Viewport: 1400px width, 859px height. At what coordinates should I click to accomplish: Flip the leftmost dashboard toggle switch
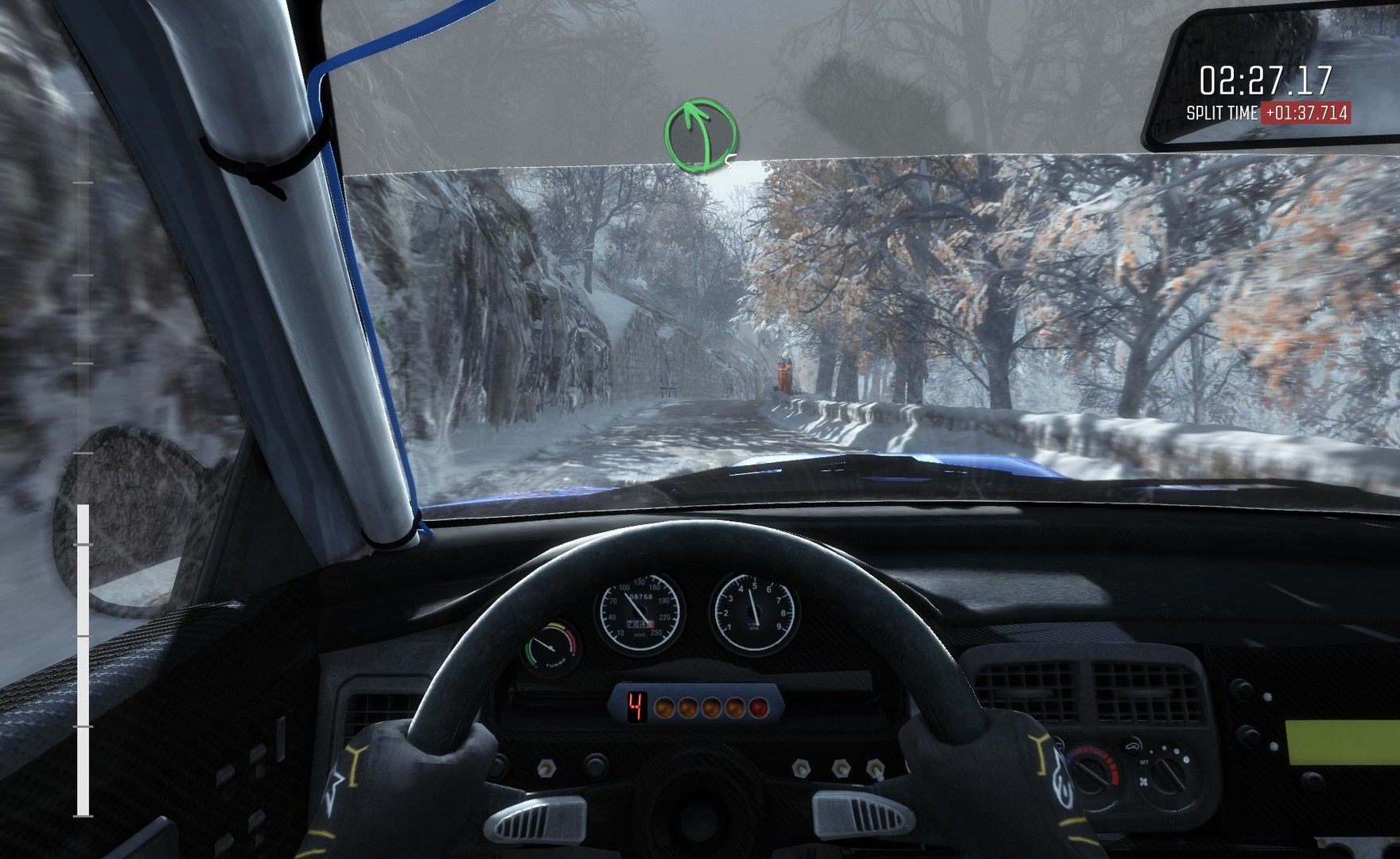click(x=546, y=768)
